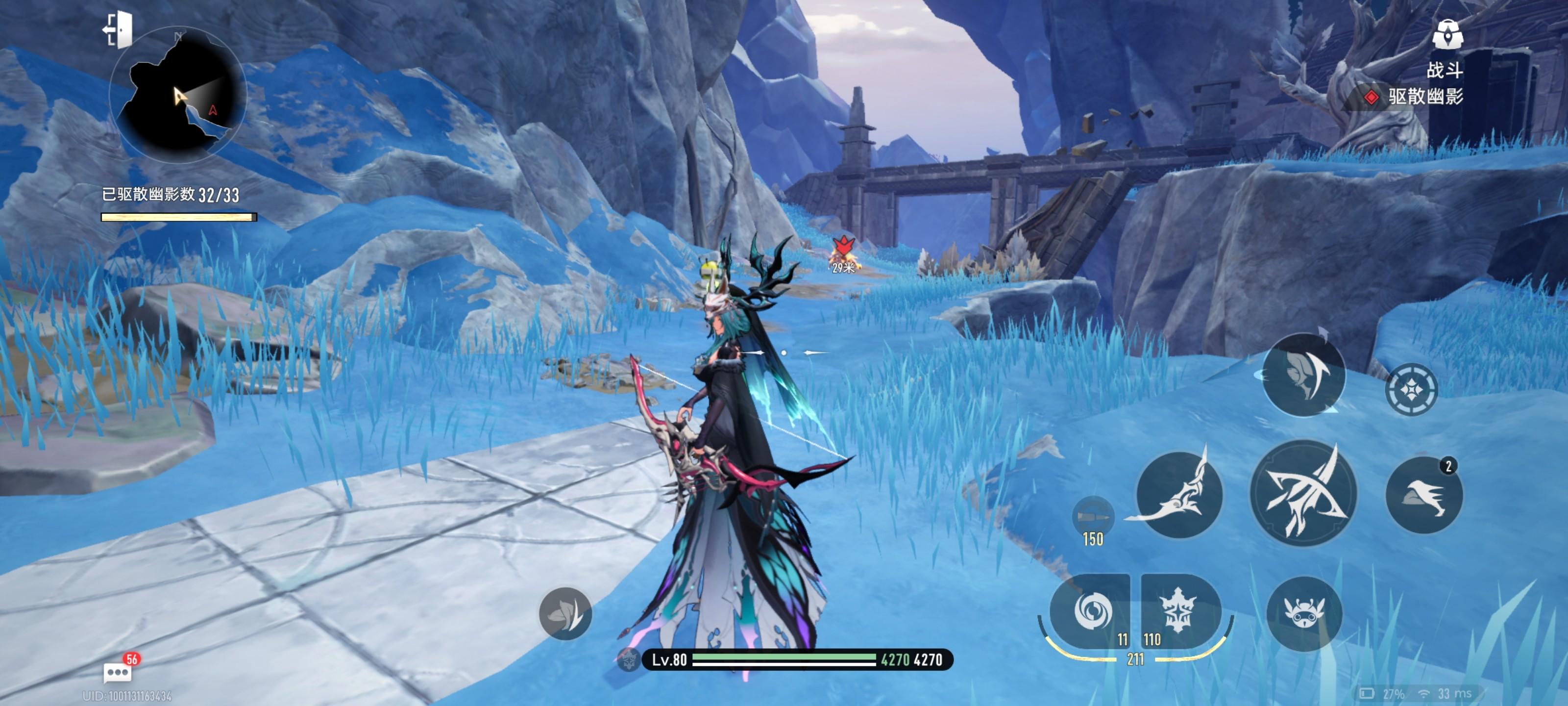Open the circular minimap
The width and height of the screenshot is (1568, 706).
click(x=178, y=95)
